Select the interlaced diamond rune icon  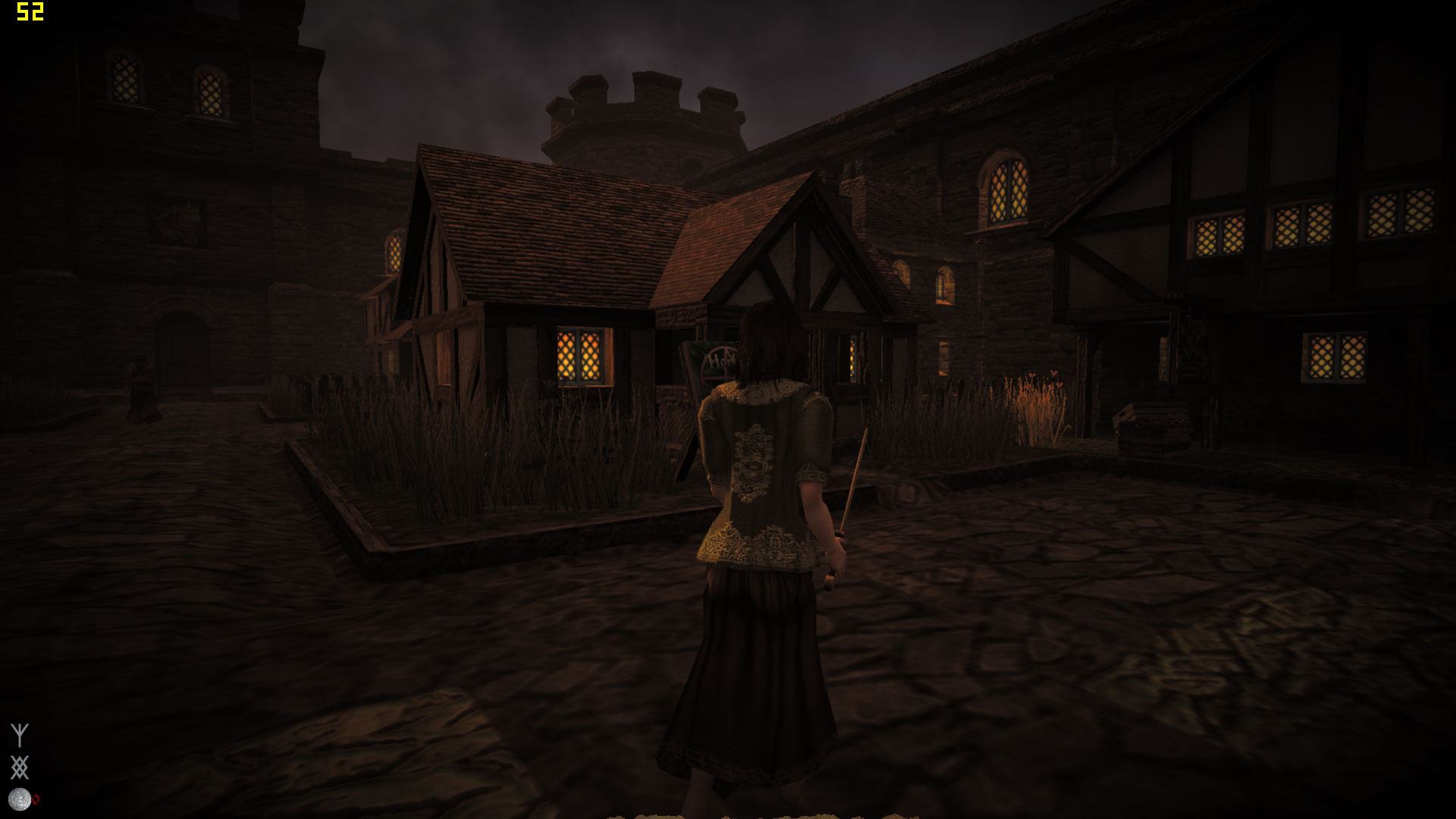pos(20,767)
